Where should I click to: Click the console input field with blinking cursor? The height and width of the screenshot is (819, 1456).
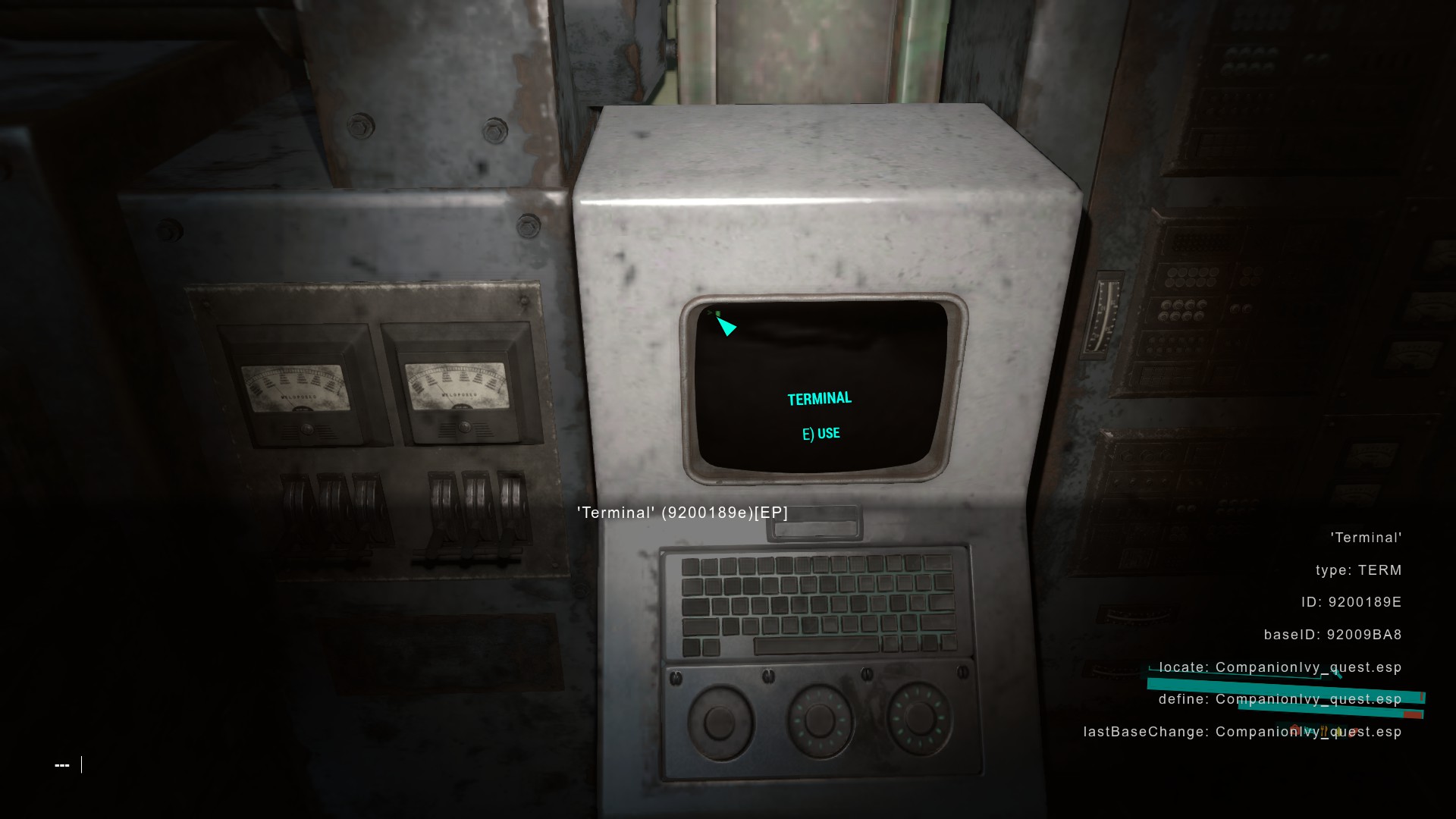(x=80, y=764)
